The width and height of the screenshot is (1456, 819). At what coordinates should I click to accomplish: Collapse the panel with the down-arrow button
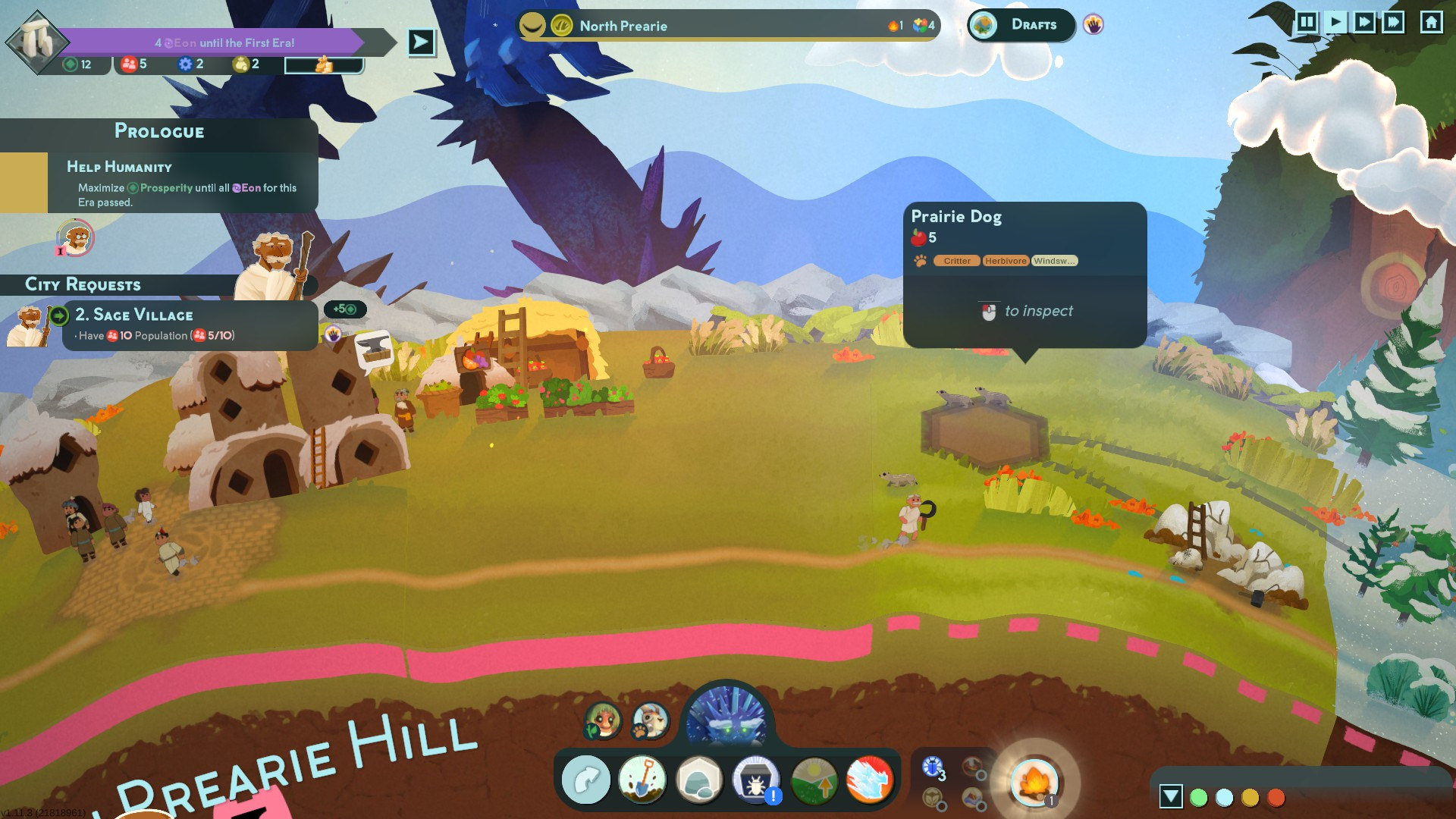[1171, 796]
